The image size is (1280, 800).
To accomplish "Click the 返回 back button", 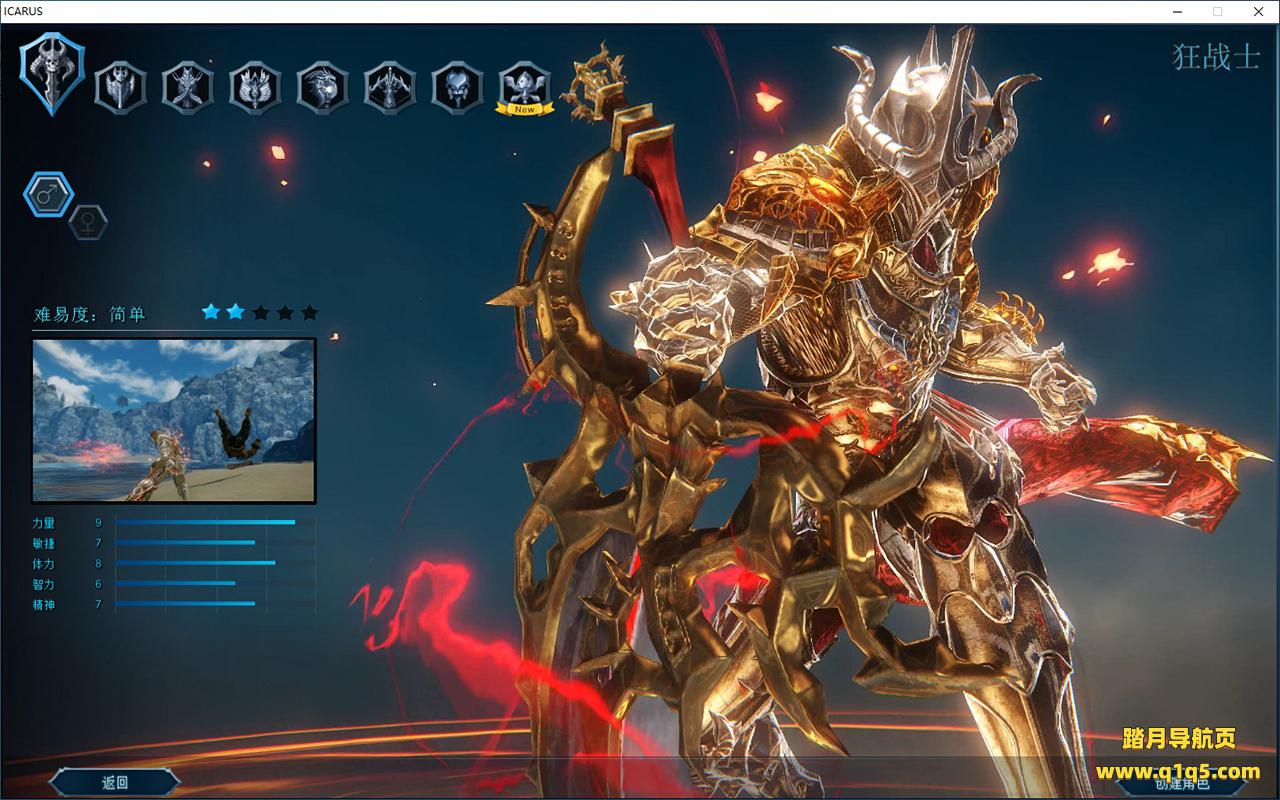I will click(x=115, y=782).
